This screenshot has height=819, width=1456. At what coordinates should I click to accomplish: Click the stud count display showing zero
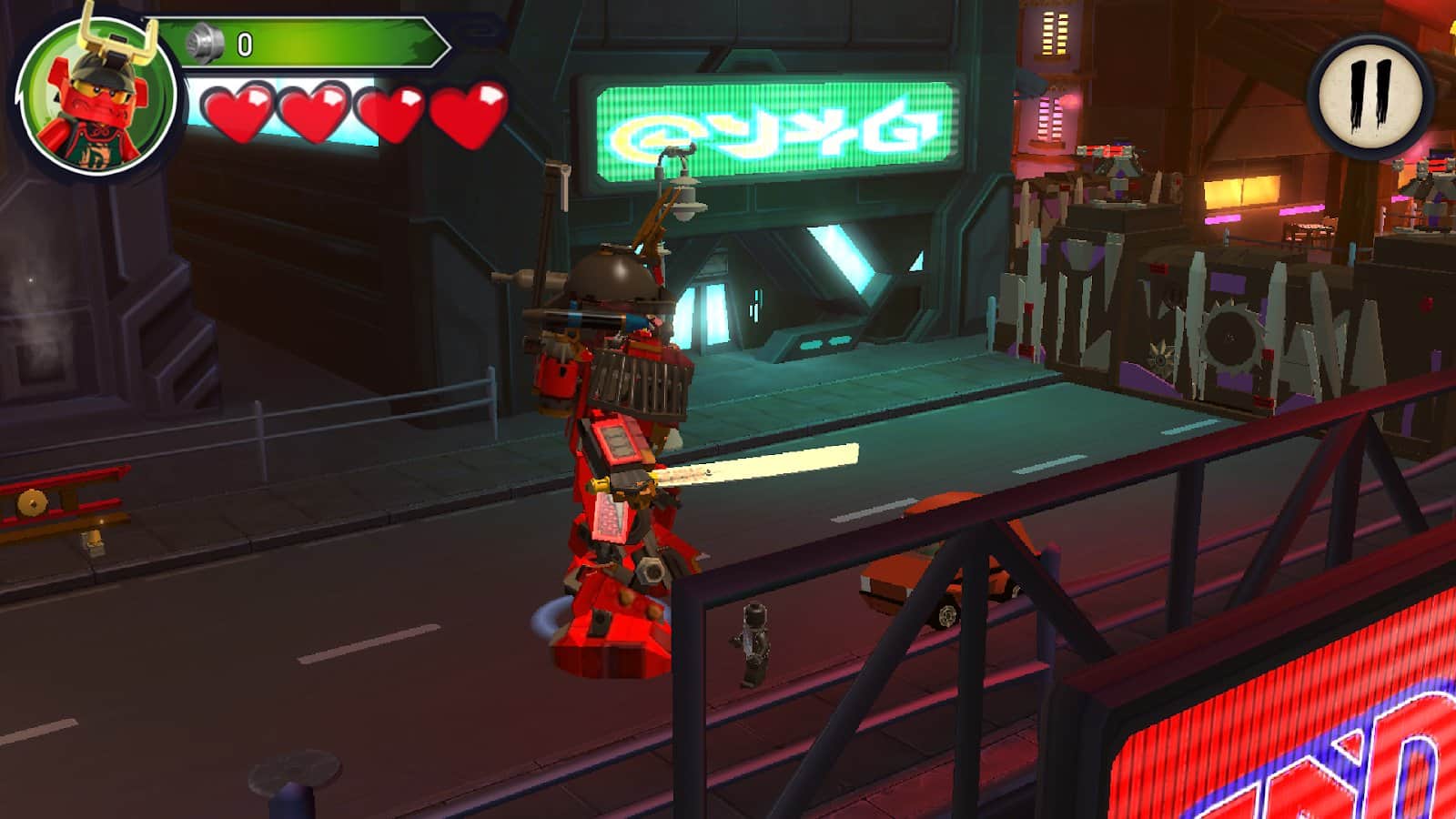tap(244, 41)
